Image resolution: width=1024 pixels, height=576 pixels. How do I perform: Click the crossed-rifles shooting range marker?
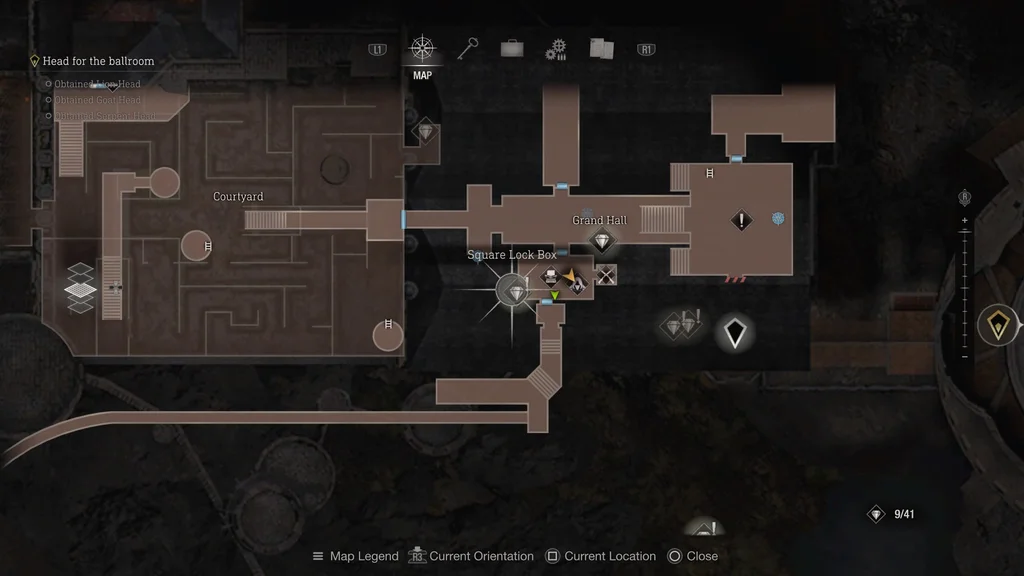tap(605, 274)
